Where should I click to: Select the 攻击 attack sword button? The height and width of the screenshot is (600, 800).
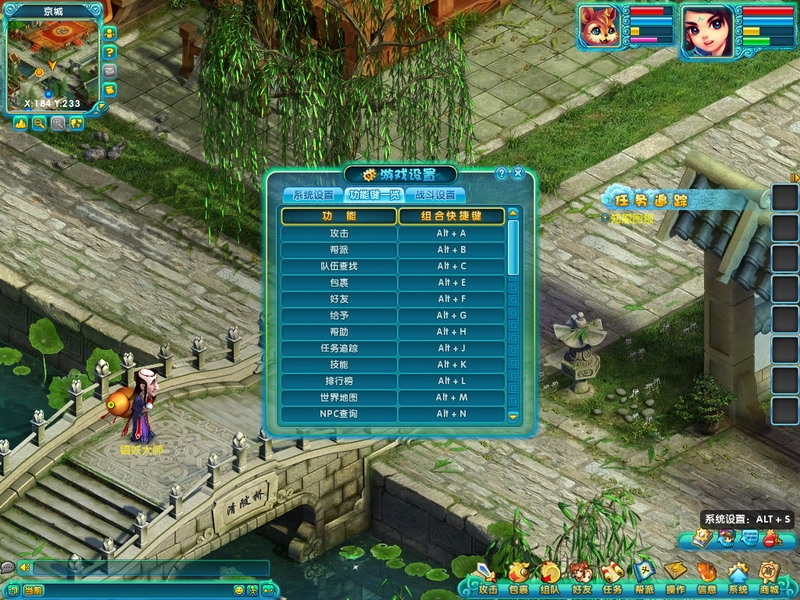click(x=487, y=574)
